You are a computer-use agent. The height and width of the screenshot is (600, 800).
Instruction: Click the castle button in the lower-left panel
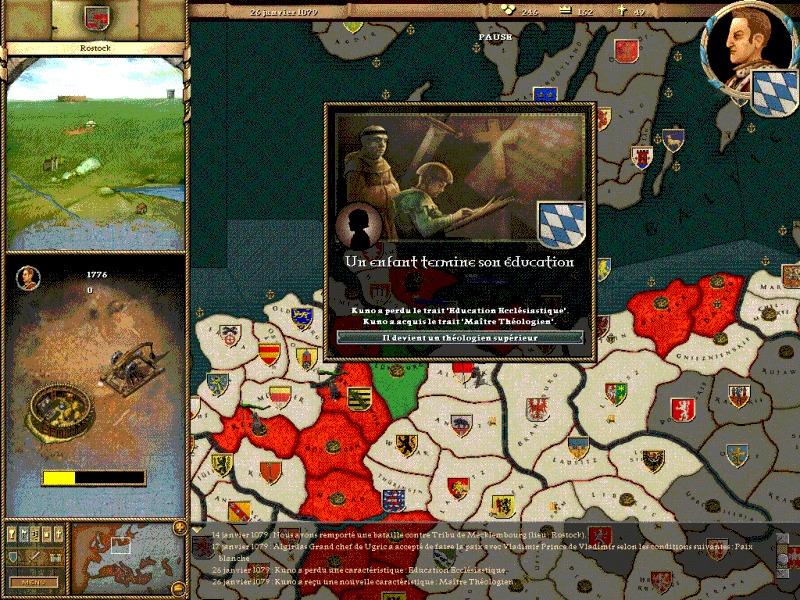(x=53, y=558)
